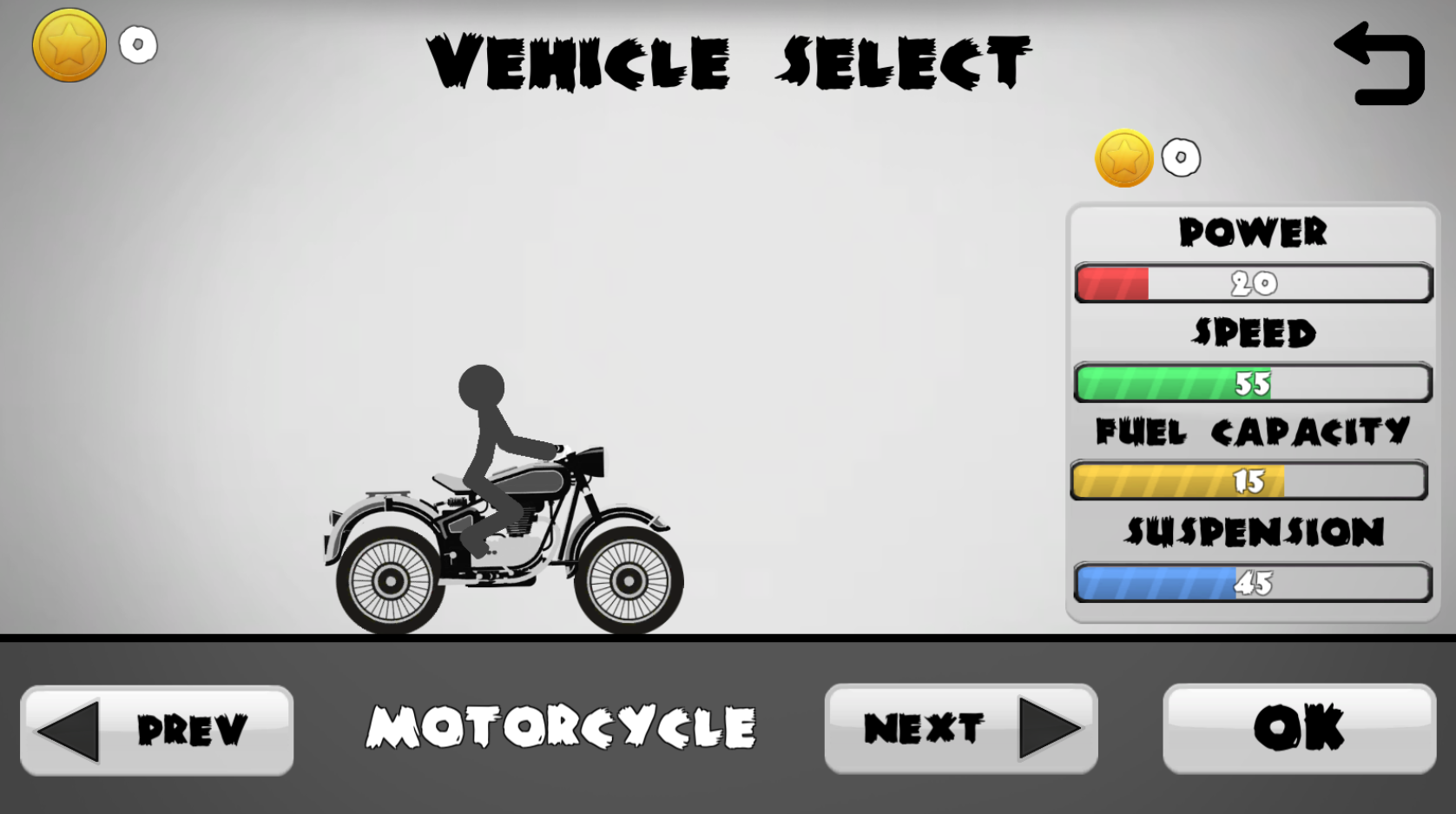Viewport: 1456px width, 814px height.
Task: Click the gold coin icon at top left
Action: point(68,45)
